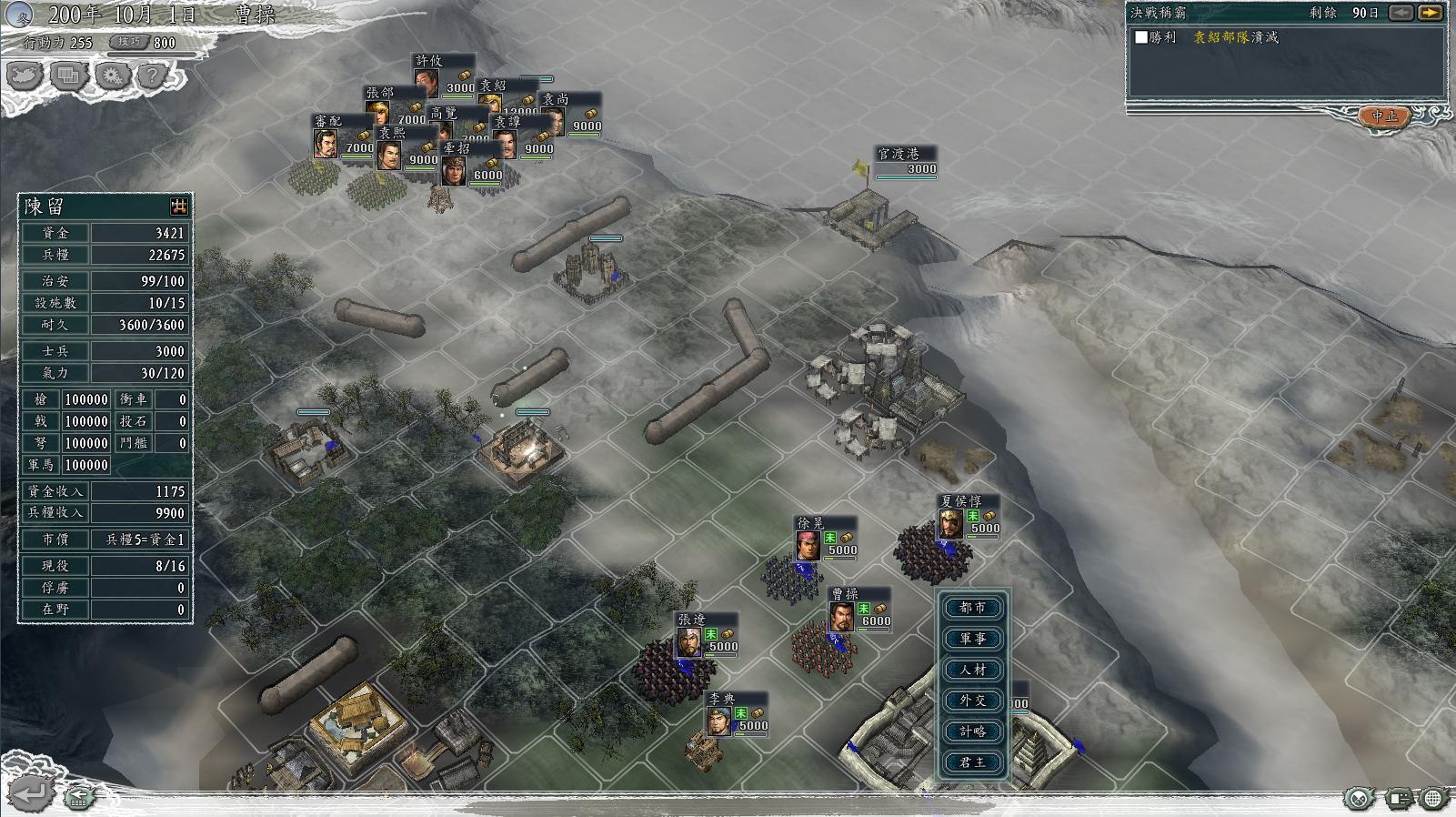Select the 人材 (Personnel) menu entry

pyautogui.click(x=972, y=670)
